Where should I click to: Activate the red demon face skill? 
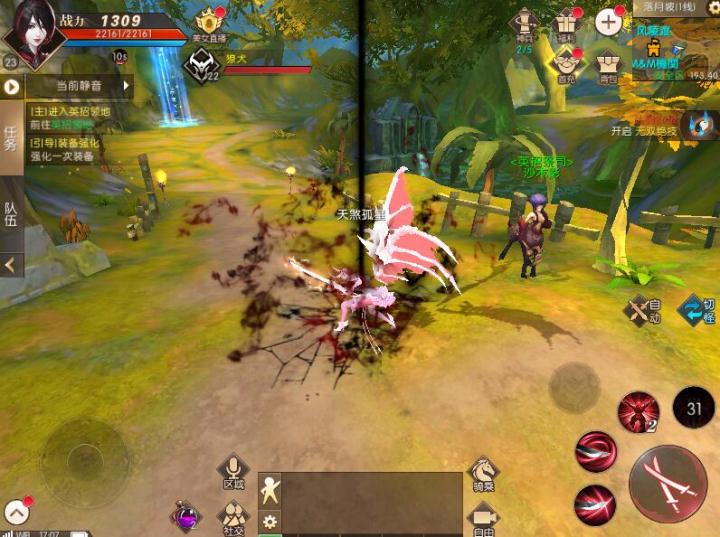636,411
